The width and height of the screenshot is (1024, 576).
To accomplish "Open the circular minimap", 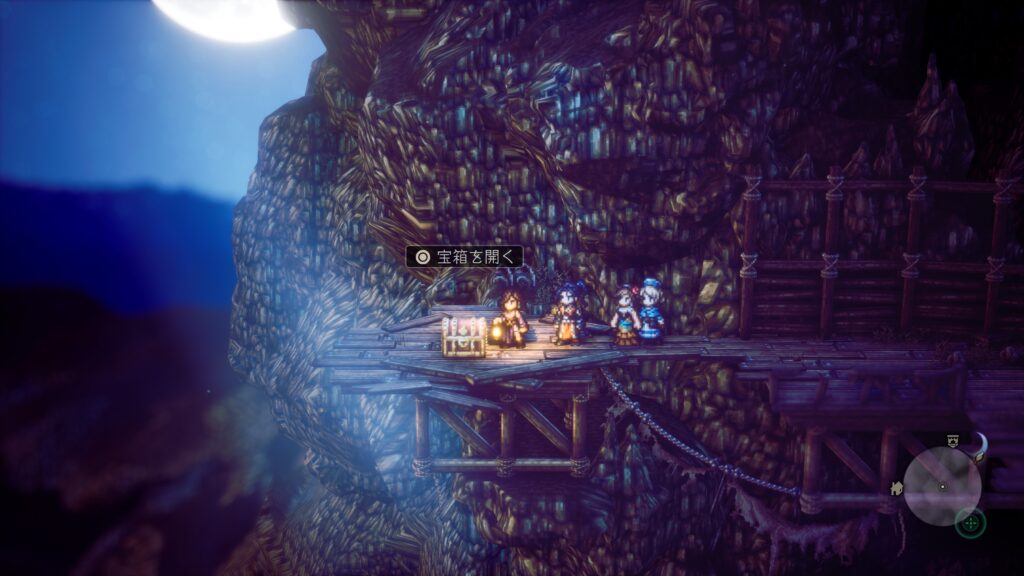I will coord(942,487).
